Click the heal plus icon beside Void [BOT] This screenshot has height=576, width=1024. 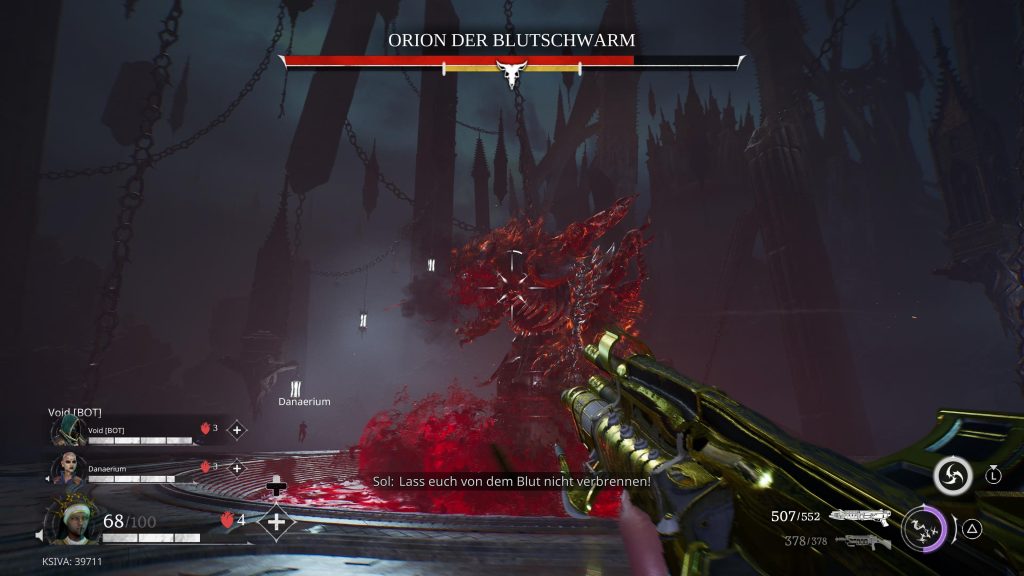pyautogui.click(x=237, y=430)
